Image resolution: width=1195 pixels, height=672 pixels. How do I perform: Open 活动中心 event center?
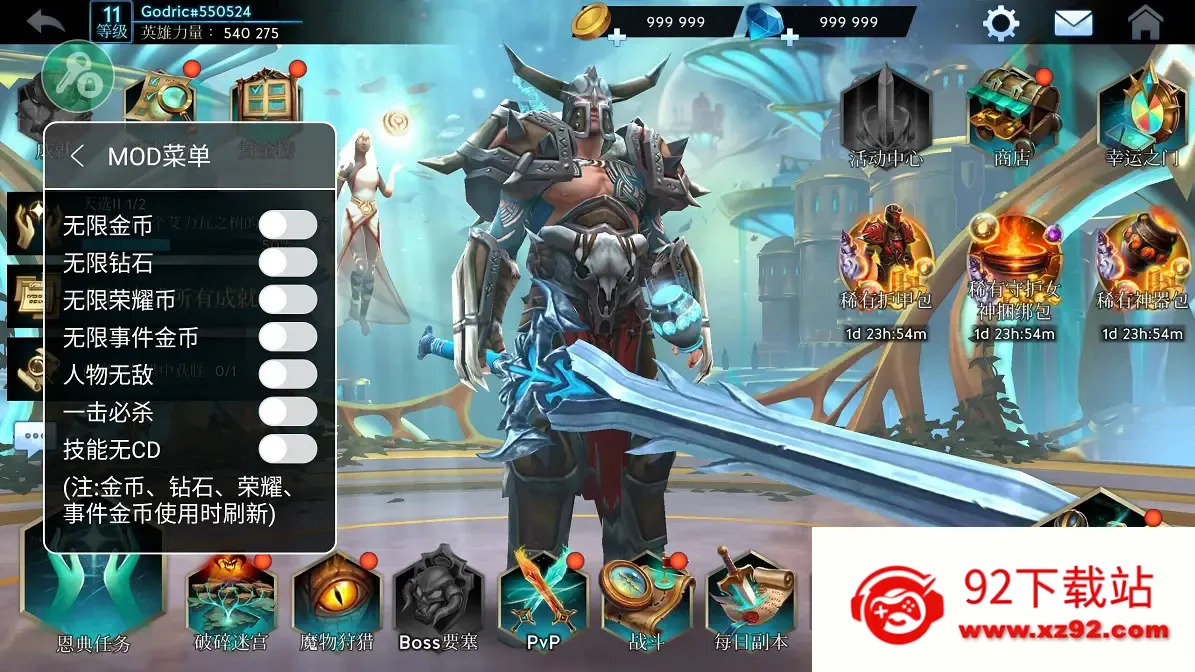pyautogui.click(x=885, y=115)
